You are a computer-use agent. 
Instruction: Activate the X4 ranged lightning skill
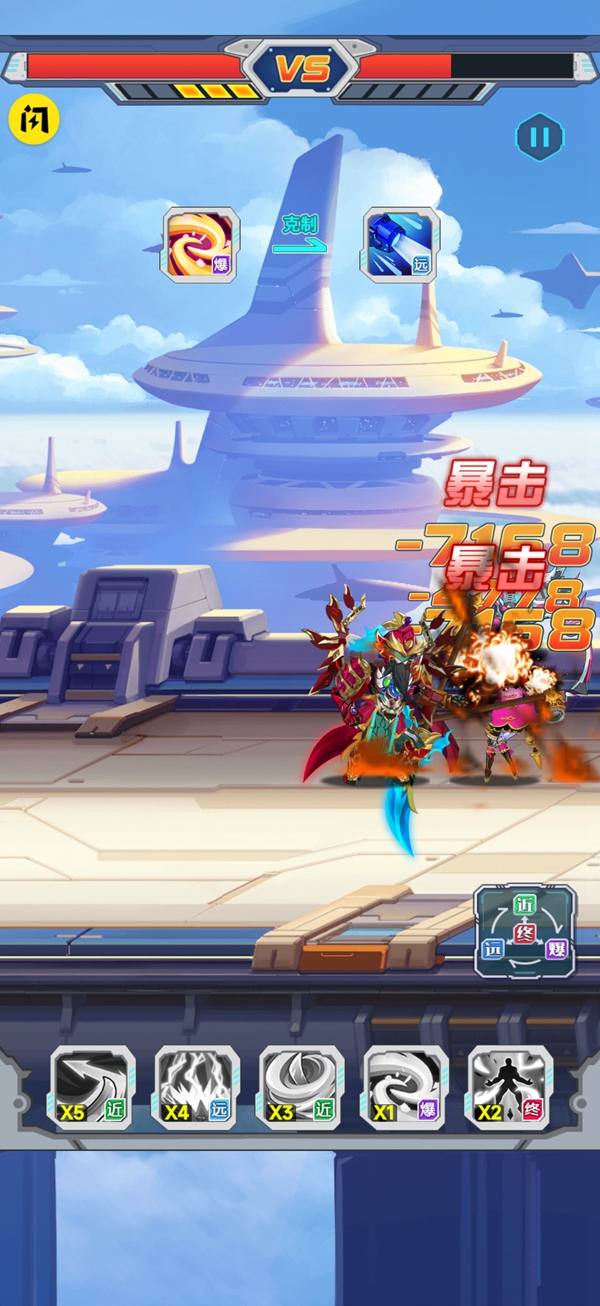197,1088
